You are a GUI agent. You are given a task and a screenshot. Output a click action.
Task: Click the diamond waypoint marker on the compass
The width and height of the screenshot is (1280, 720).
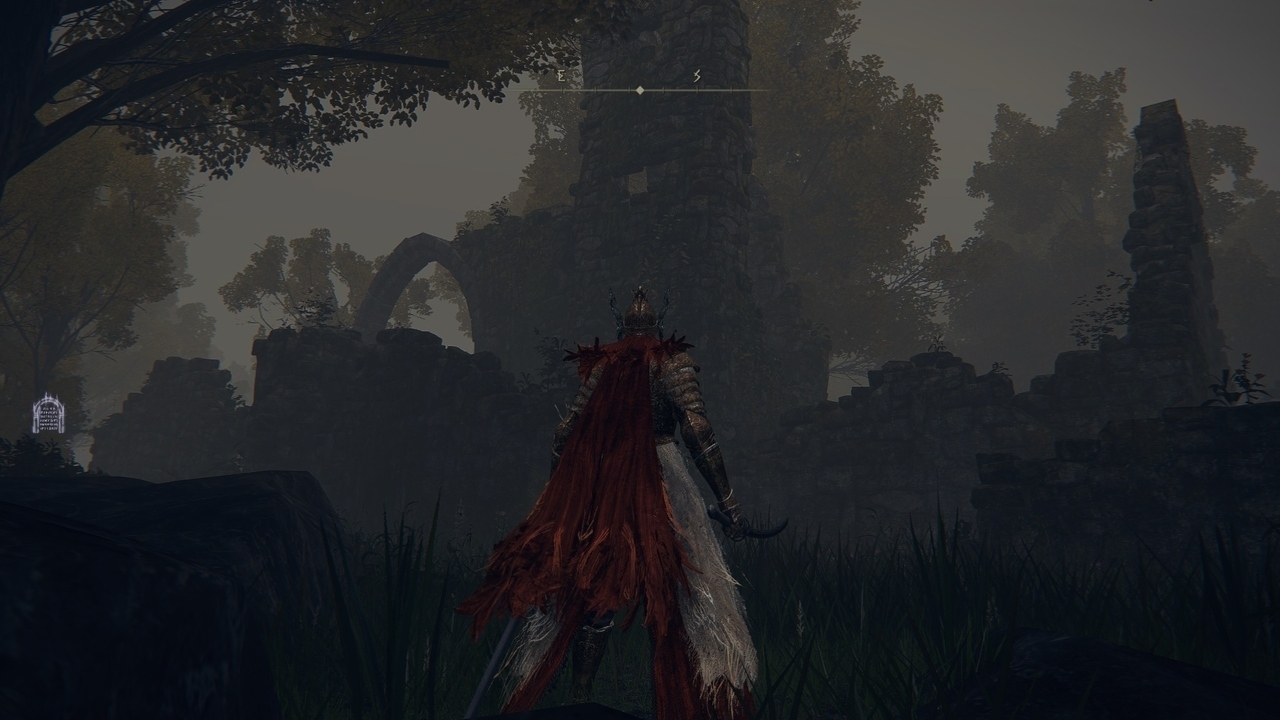[x=640, y=89]
